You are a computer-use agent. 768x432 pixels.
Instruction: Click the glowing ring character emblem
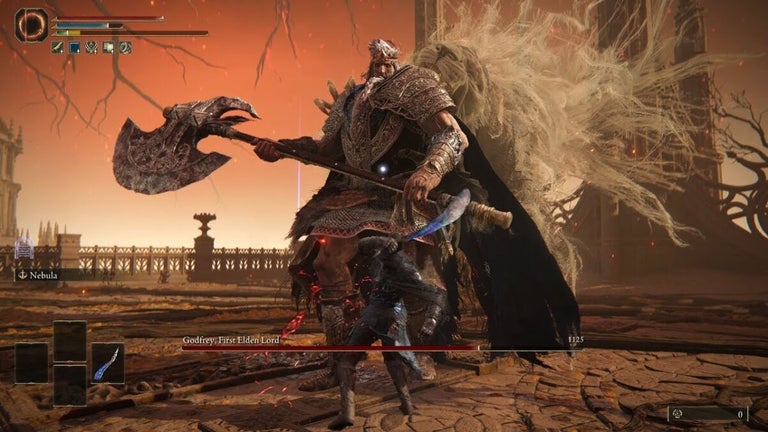click(31, 25)
